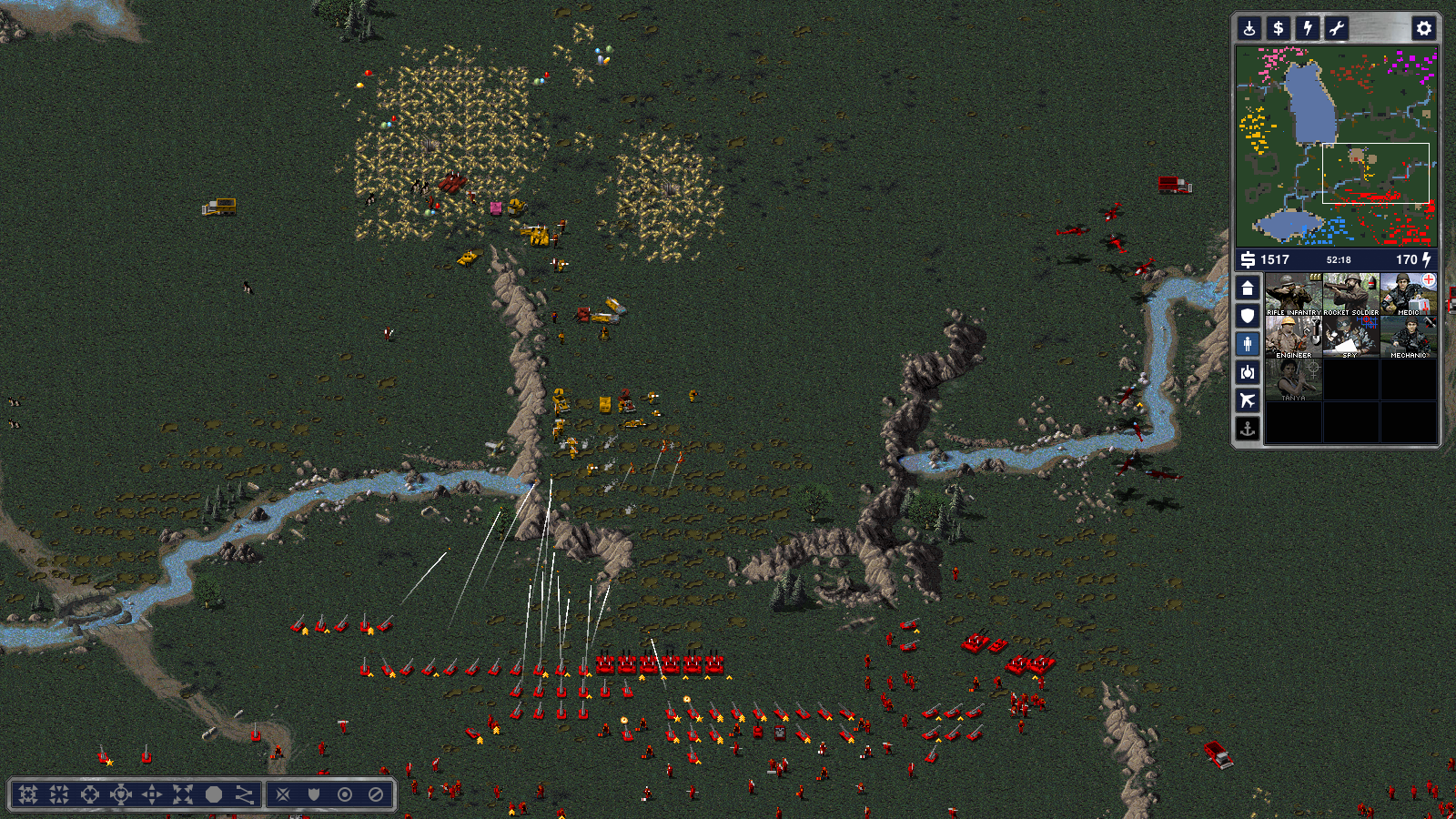Select the Spy production icon
This screenshot has width=1456, height=819.
coord(1350,337)
